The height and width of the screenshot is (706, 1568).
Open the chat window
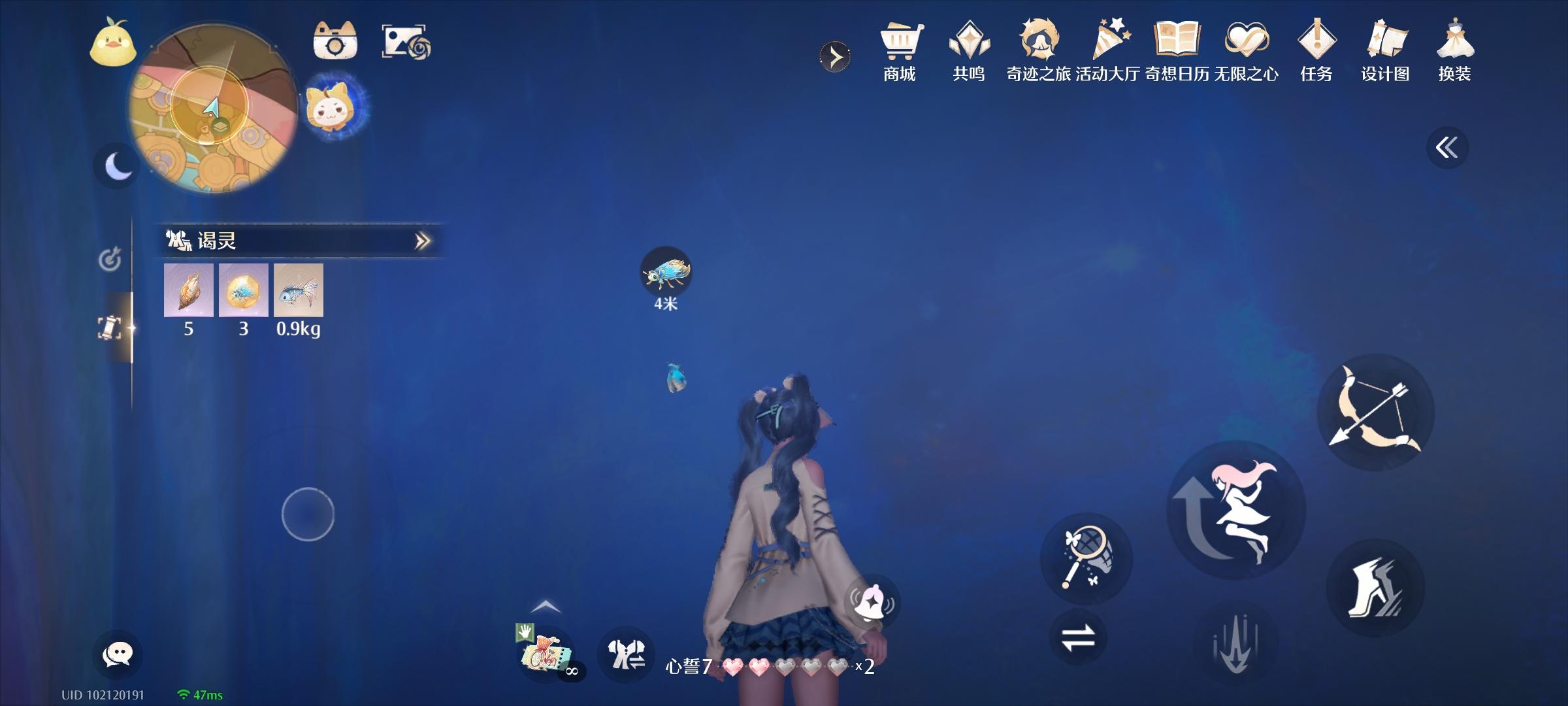119,652
